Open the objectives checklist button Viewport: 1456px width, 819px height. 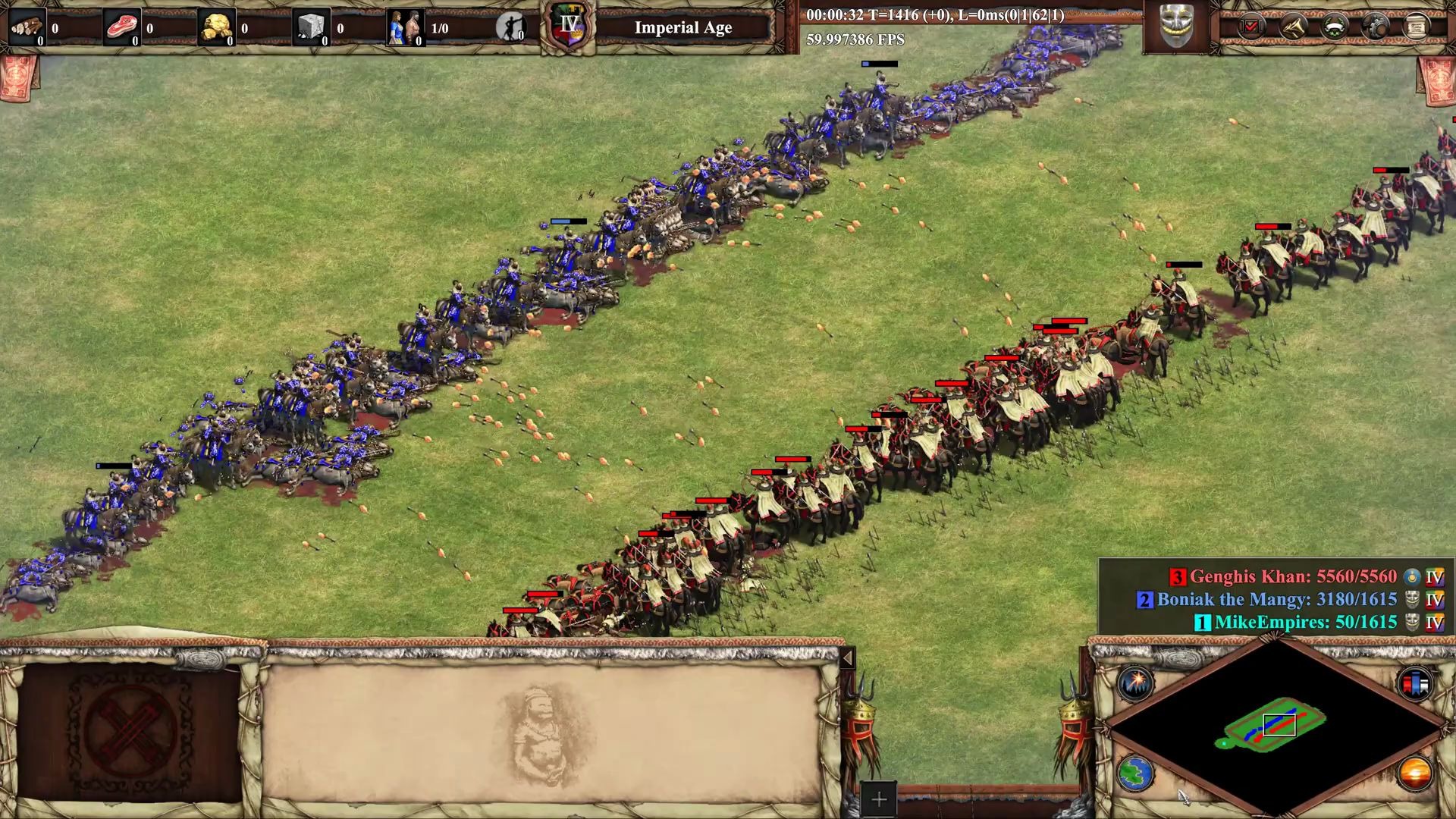tap(1251, 27)
